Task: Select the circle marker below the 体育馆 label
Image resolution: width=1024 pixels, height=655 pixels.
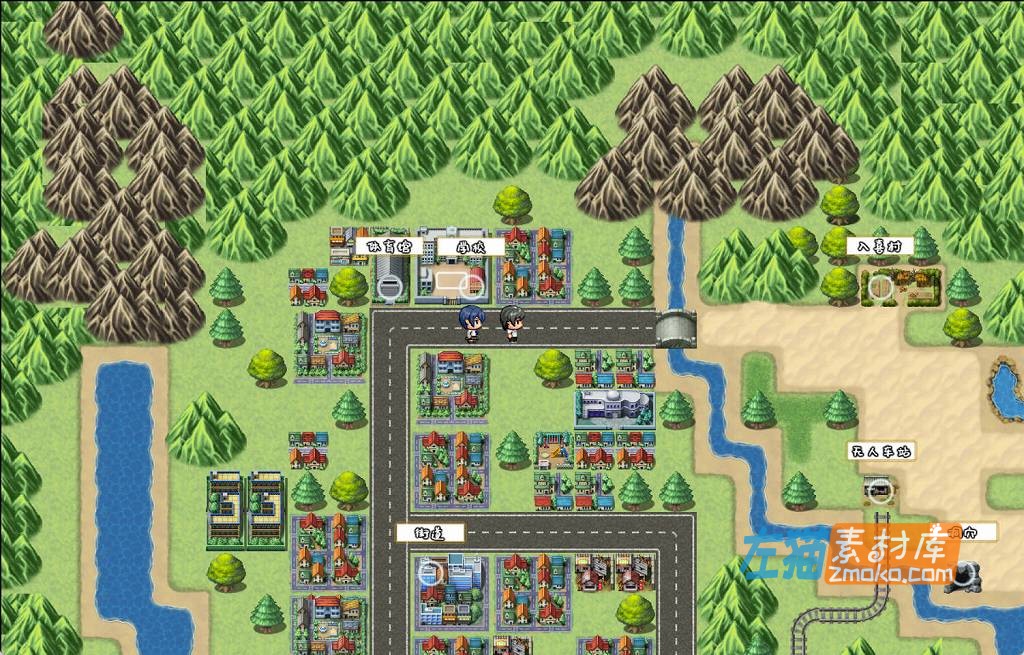Action: [x=391, y=288]
